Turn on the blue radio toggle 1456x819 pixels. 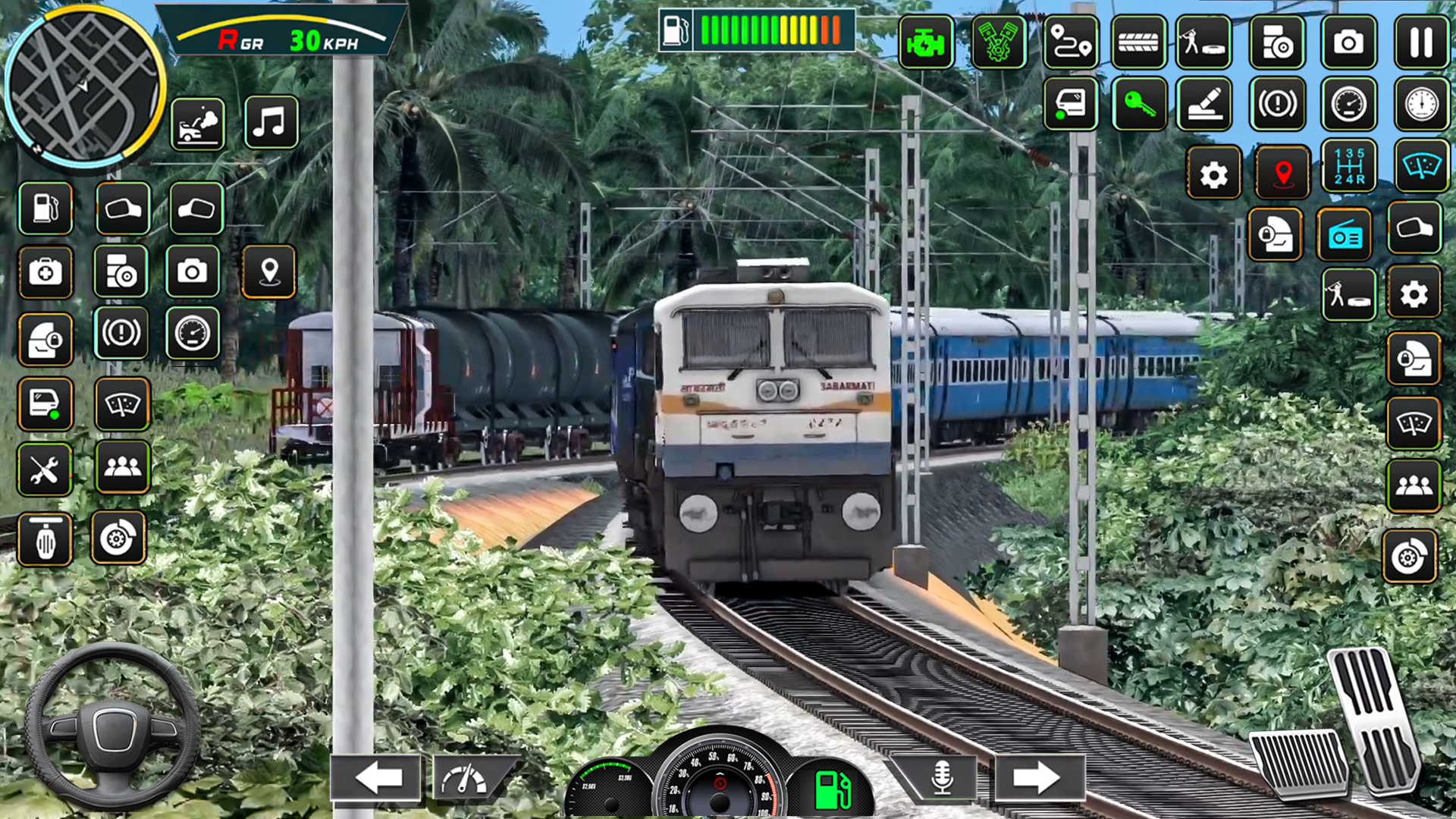point(1344,232)
